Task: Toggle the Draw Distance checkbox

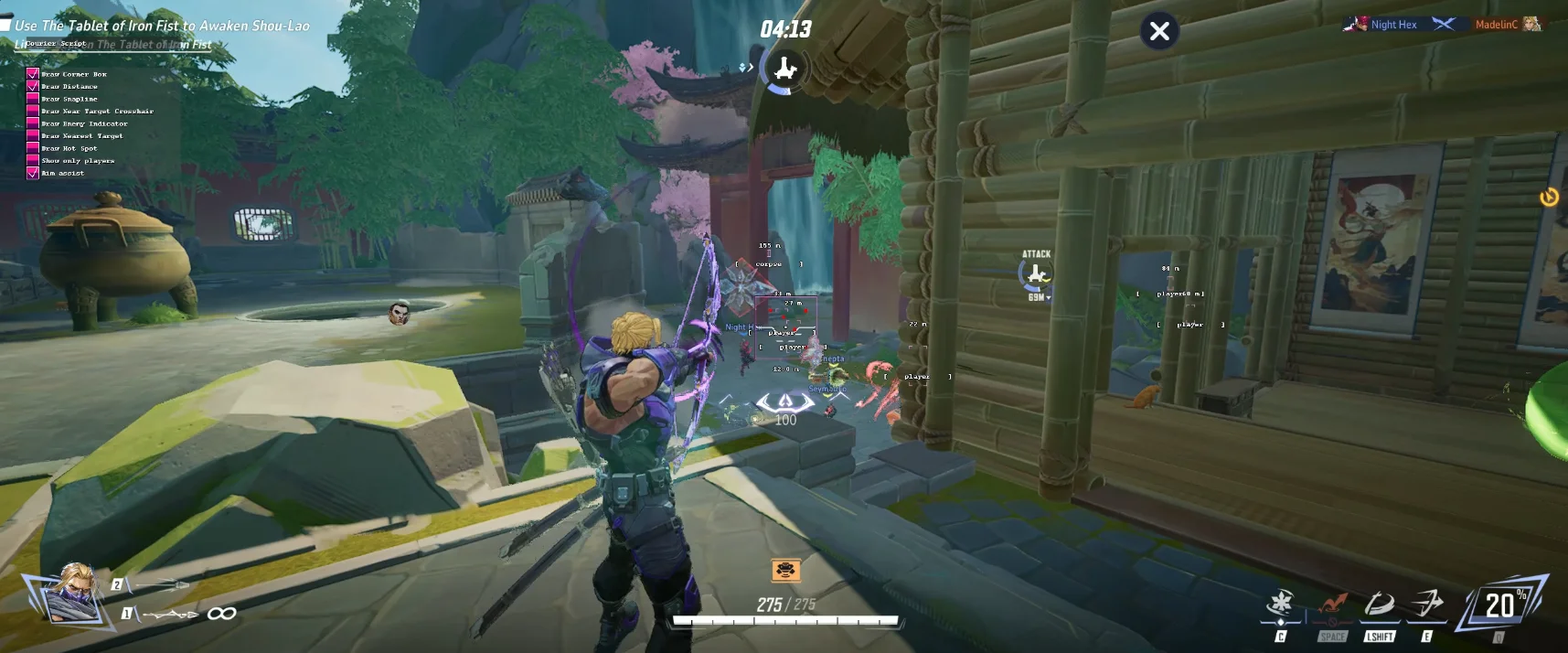Action: pyautogui.click(x=33, y=86)
